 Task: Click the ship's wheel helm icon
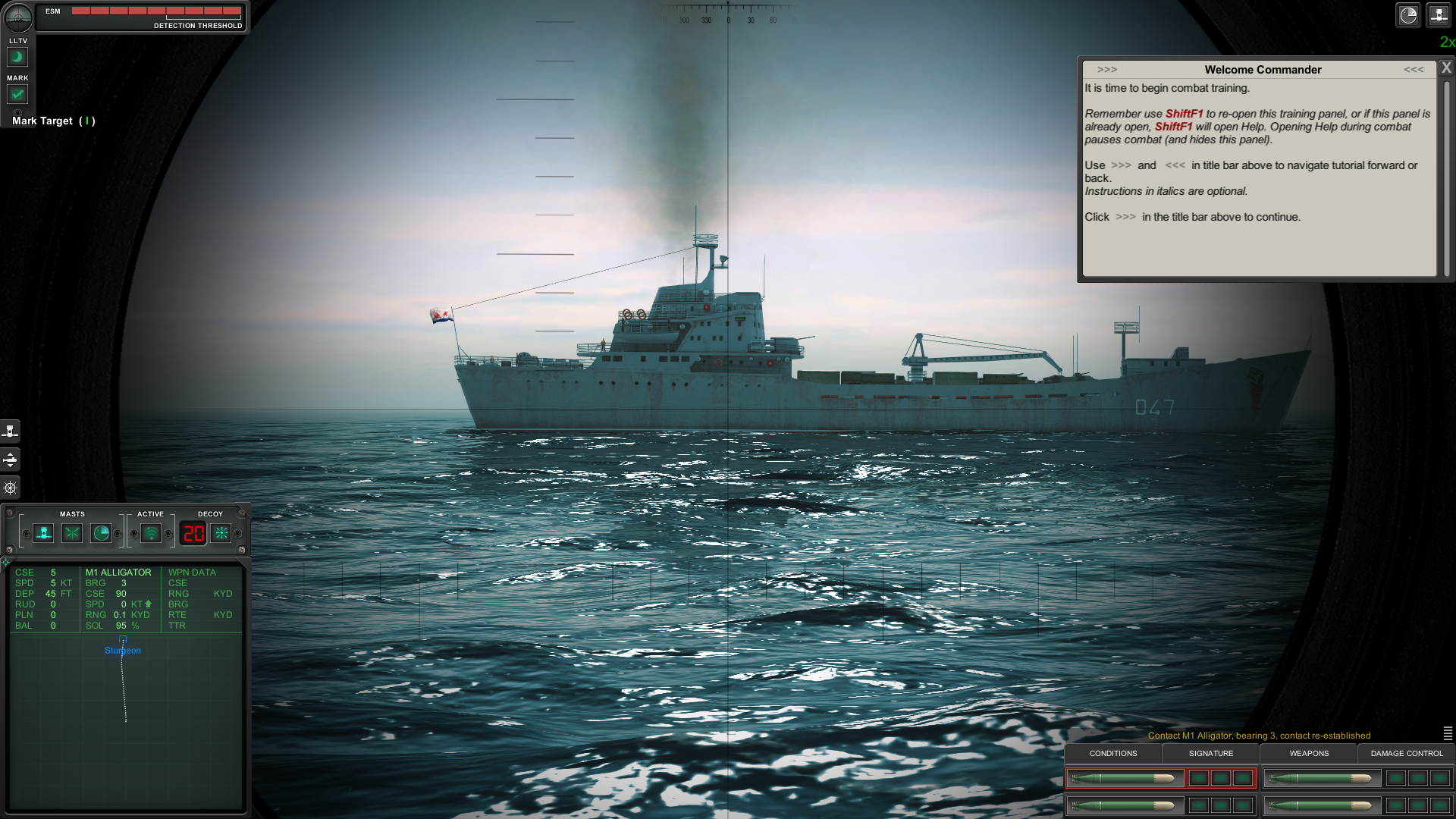point(11,488)
